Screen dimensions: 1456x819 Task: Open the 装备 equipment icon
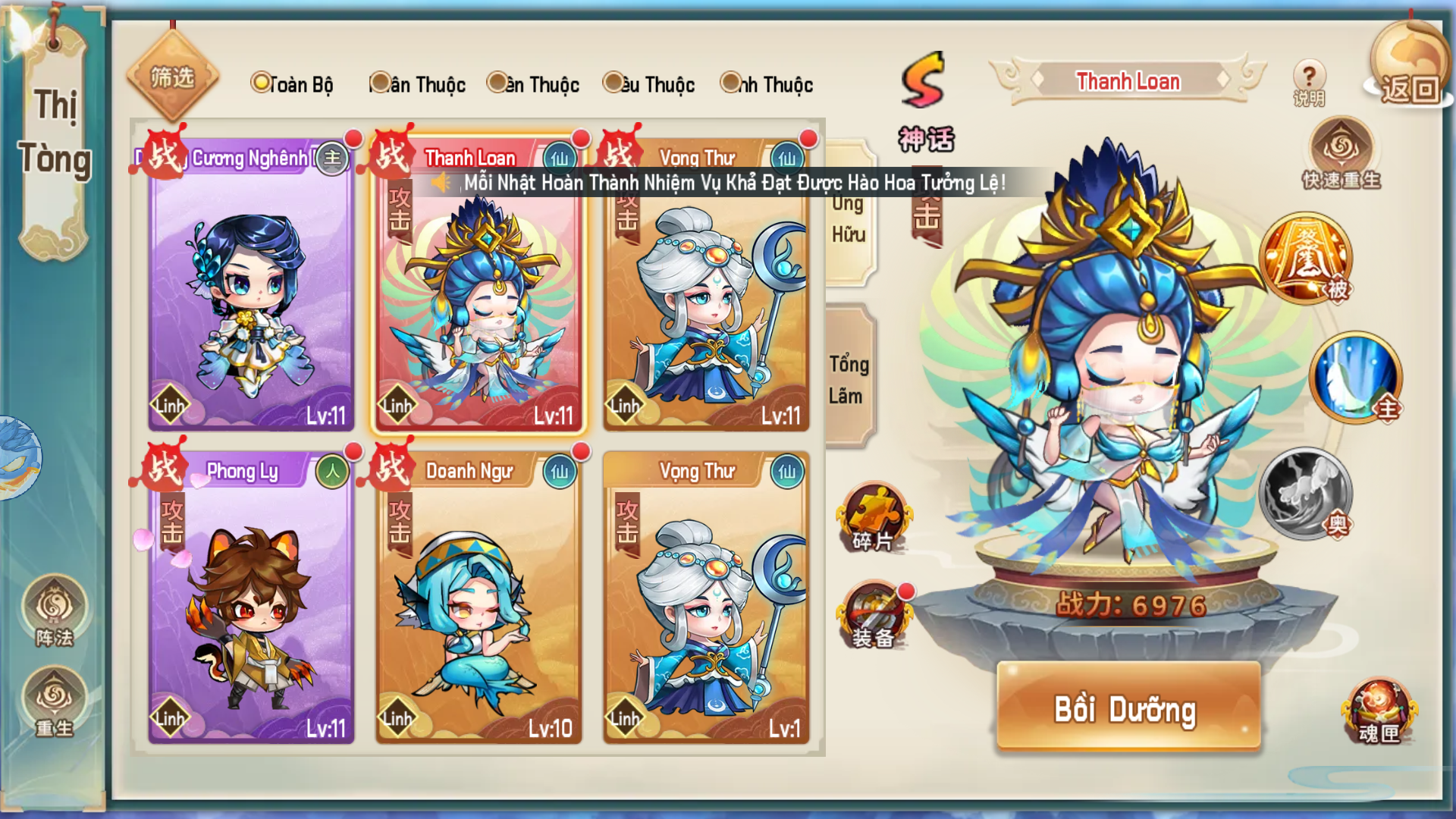874,616
